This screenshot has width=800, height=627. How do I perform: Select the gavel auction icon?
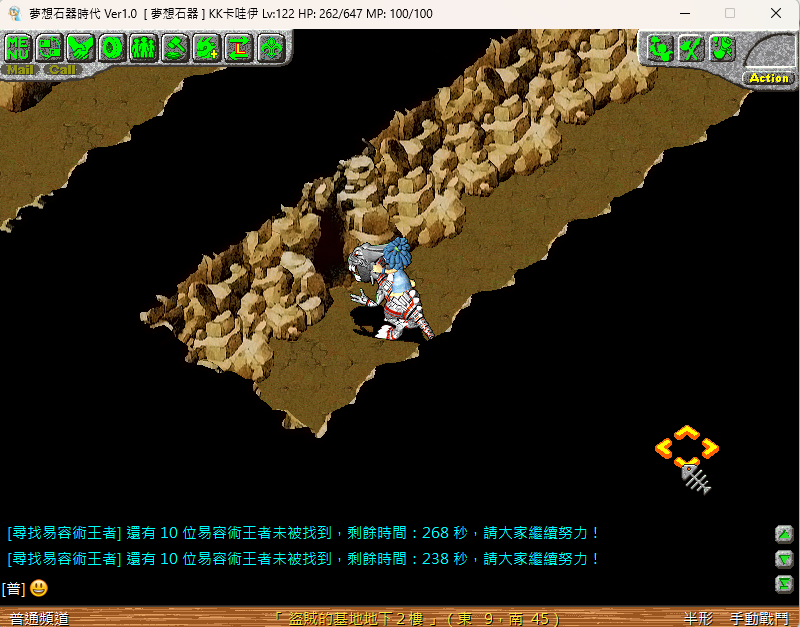(x=176, y=47)
